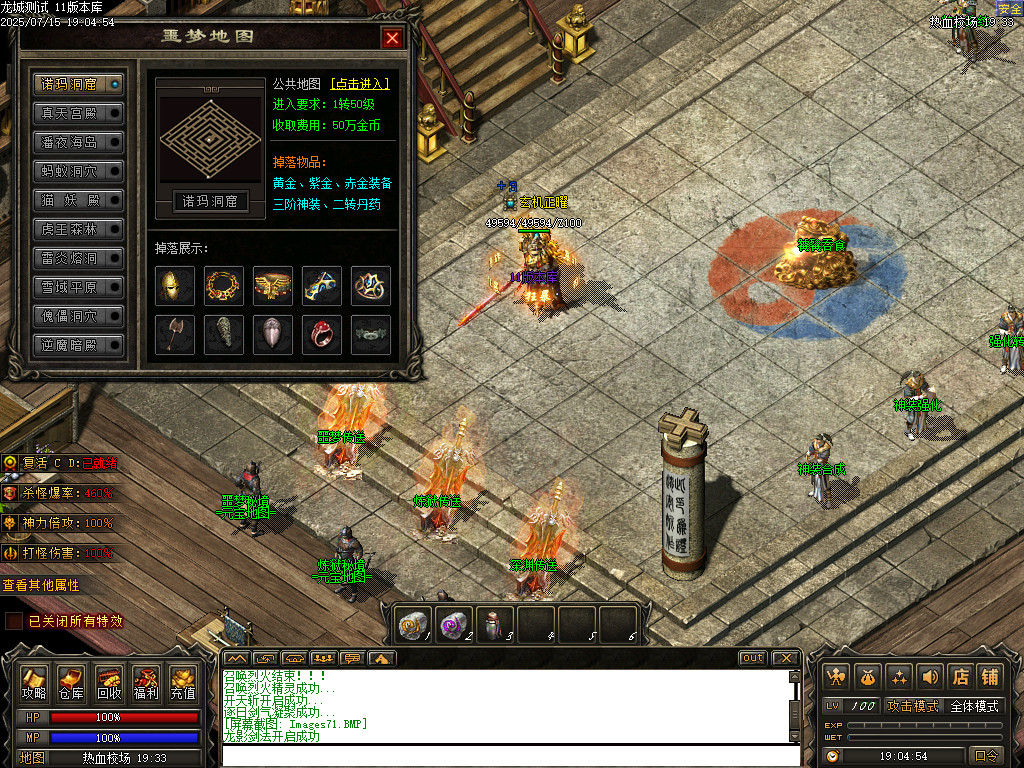Toggle the 已关闭所有特效 checkbox
The width and height of the screenshot is (1024, 768).
[x=14, y=621]
